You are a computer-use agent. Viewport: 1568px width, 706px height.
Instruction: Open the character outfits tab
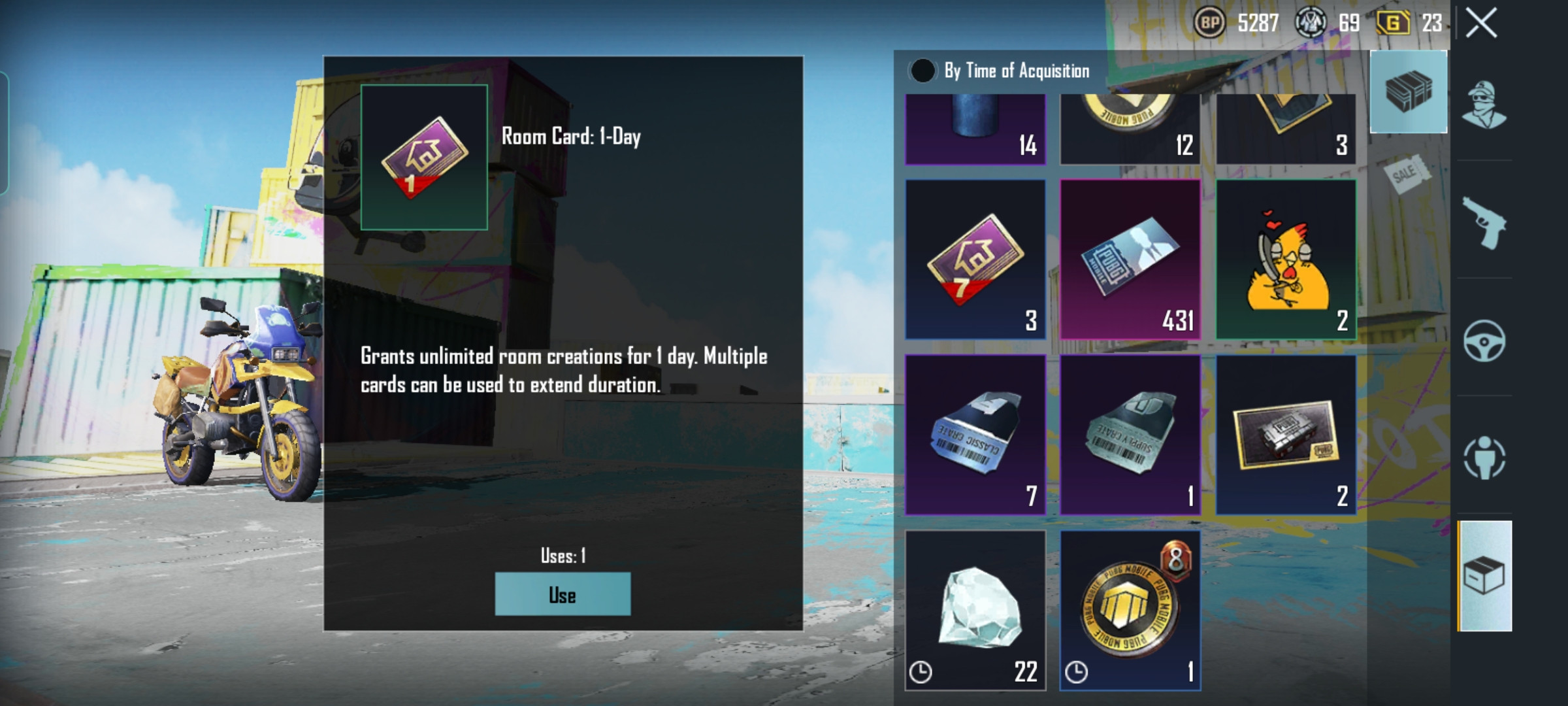click(1484, 105)
